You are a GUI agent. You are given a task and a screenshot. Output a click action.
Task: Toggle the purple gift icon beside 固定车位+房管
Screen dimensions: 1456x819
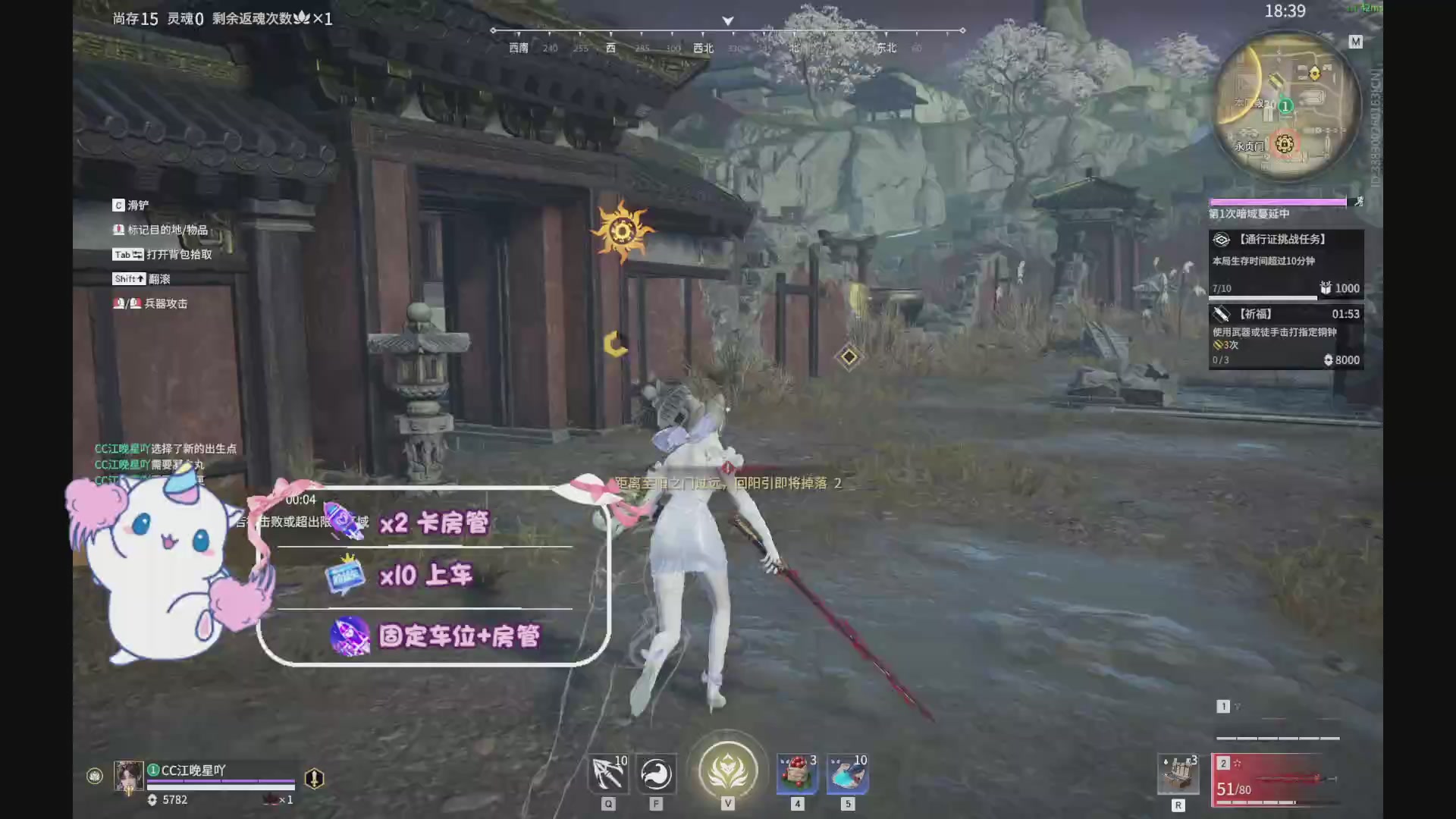(348, 637)
